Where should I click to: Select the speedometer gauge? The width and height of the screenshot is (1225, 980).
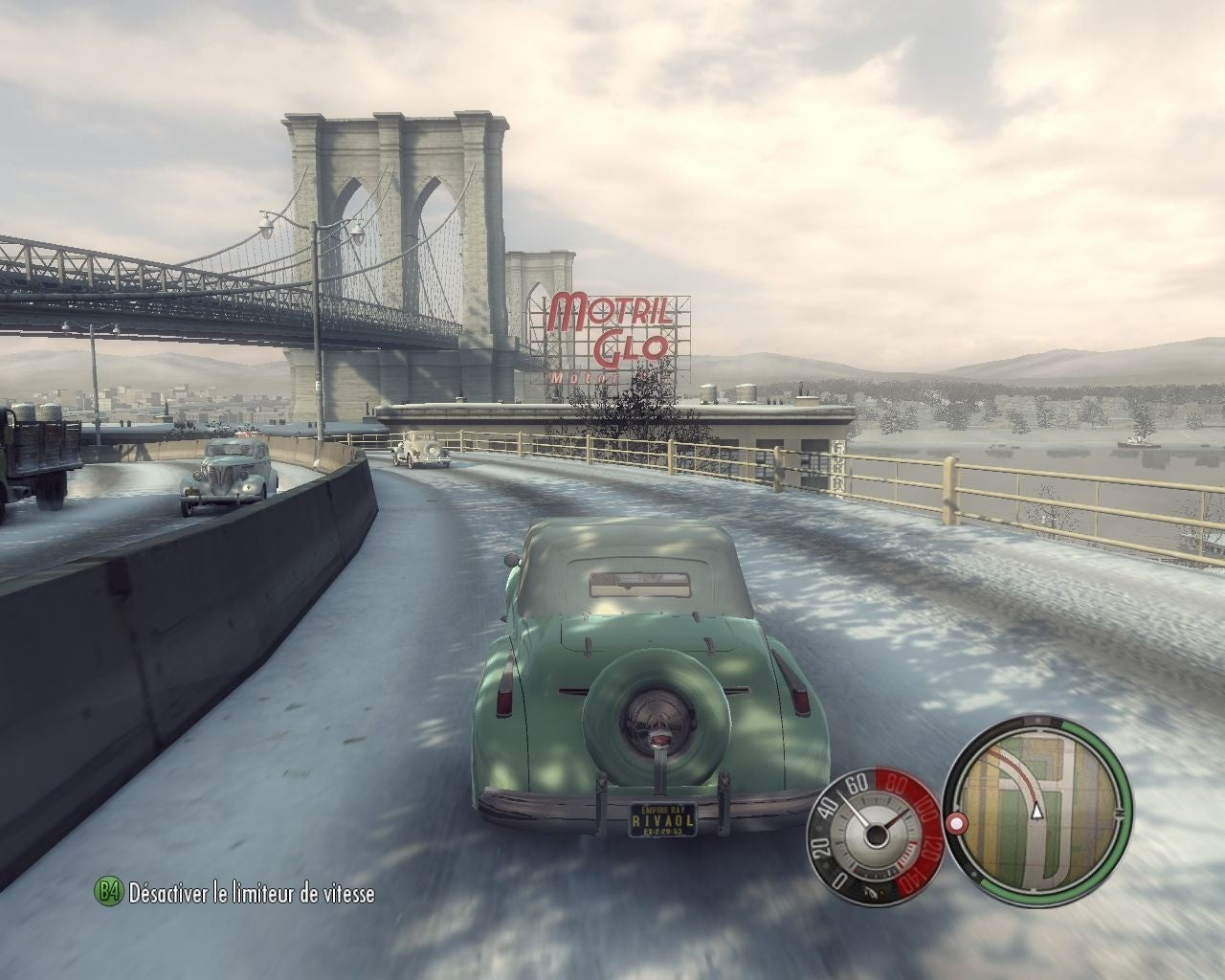[876, 835]
